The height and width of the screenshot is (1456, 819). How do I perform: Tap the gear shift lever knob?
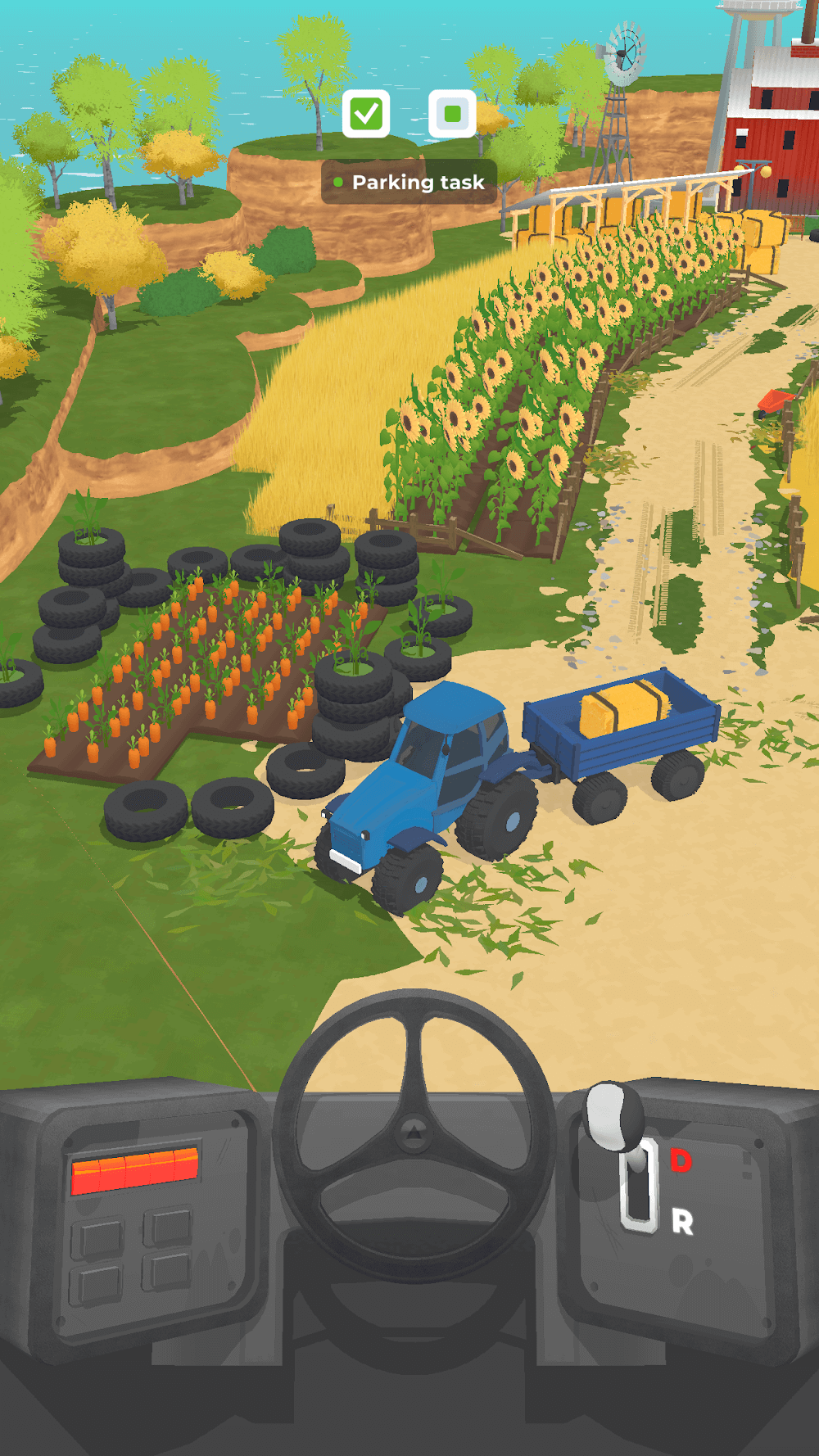(613, 1114)
